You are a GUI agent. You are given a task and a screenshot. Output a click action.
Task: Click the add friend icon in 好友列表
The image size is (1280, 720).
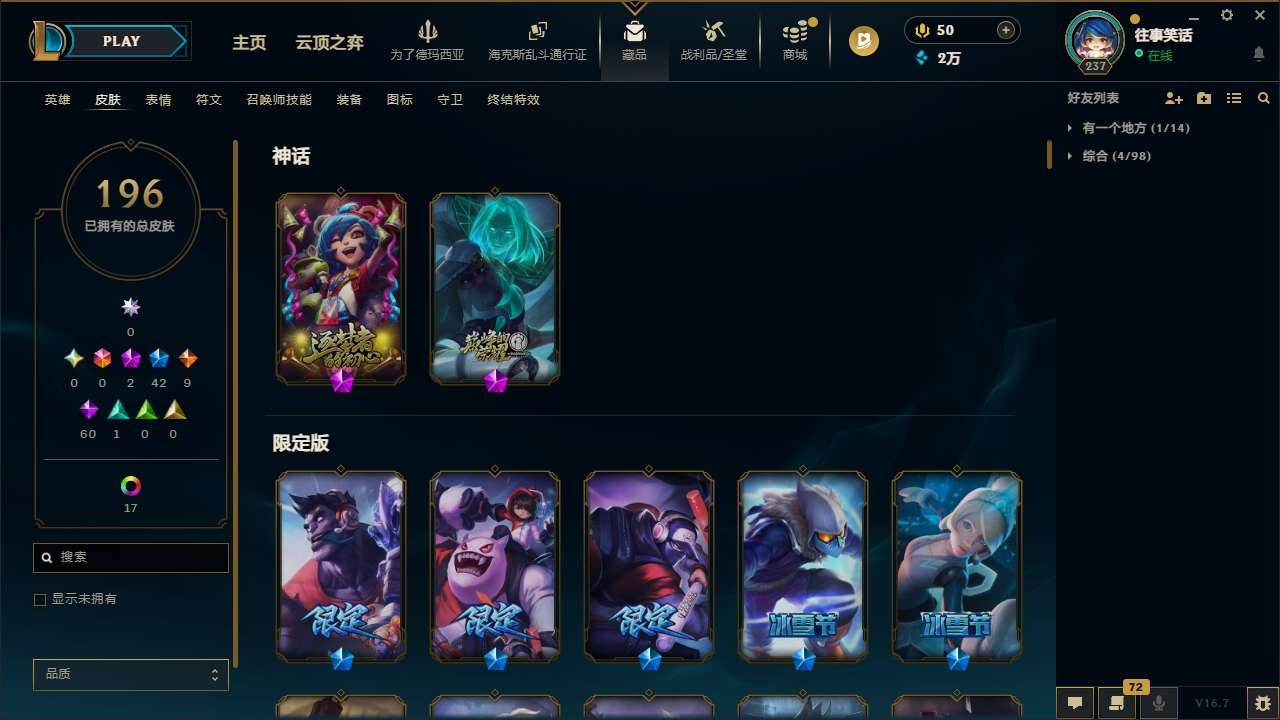[1175, 98]
